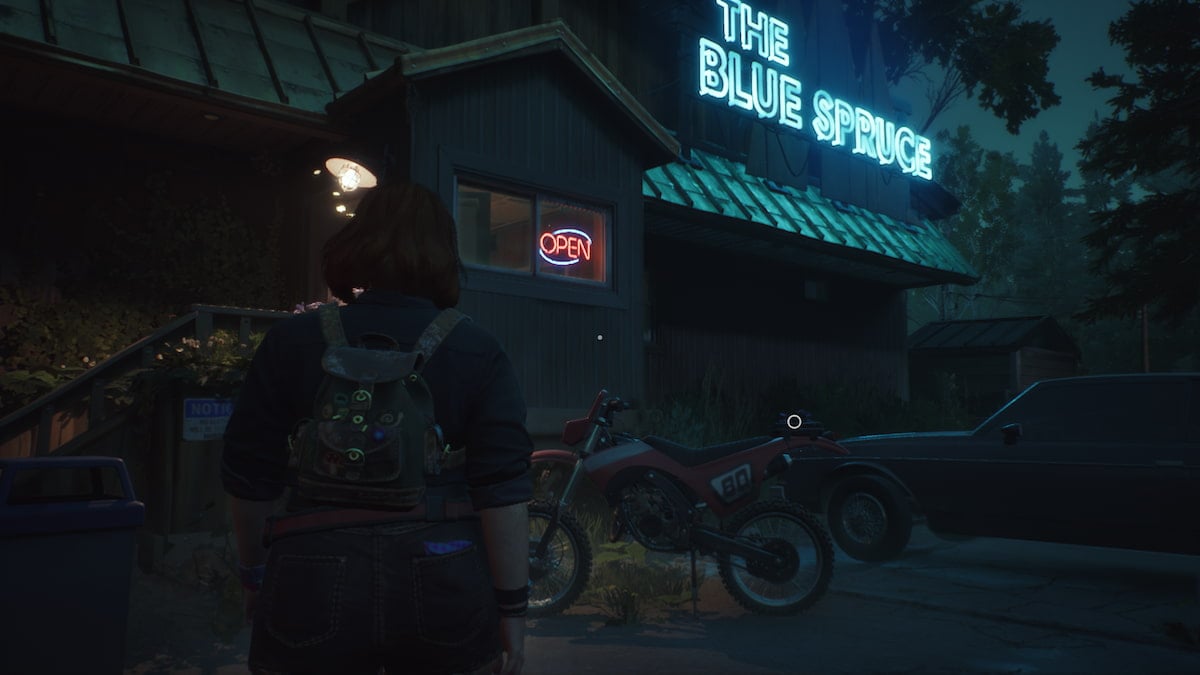Viewport: 1200px width, 675px height.
Task: Select the white circle interaction marker
Action: [794, 422]
